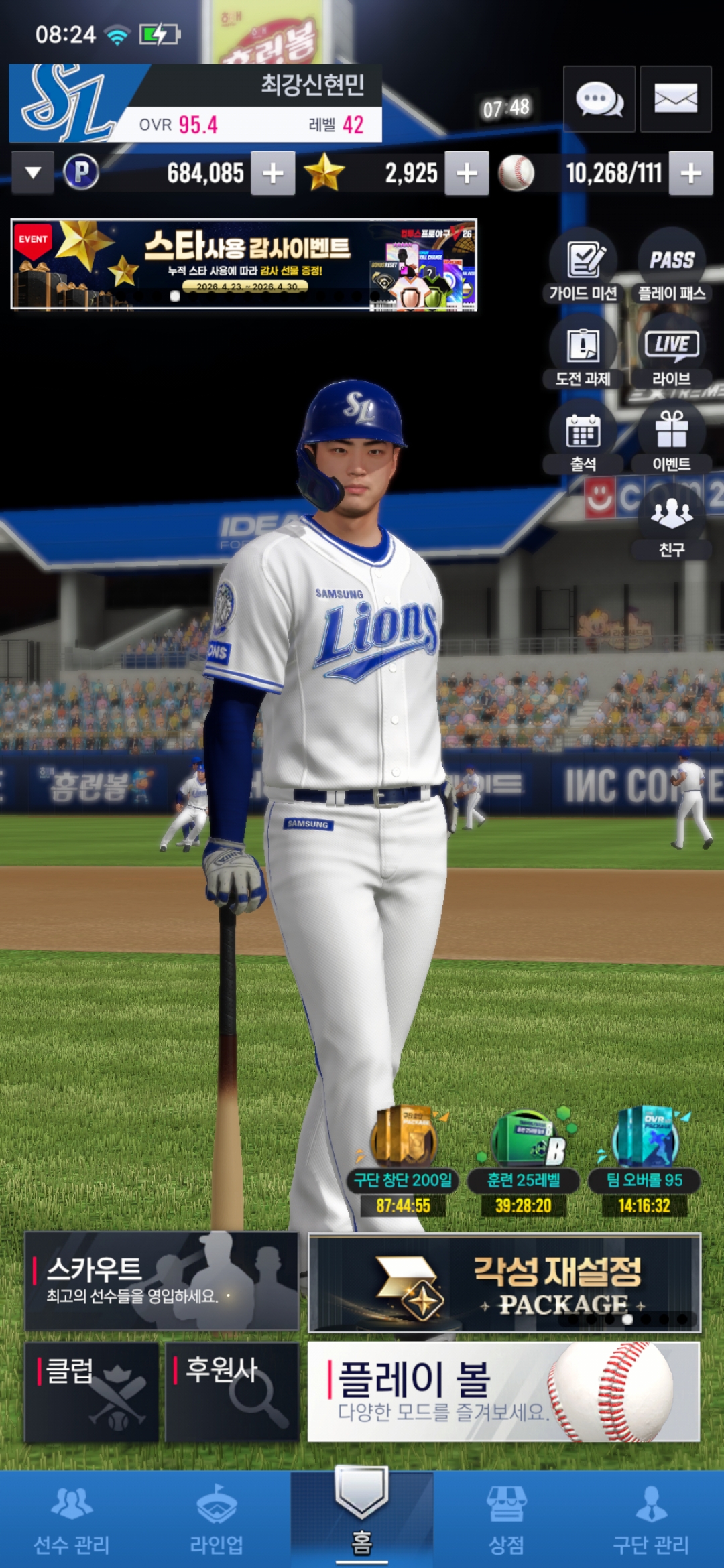
Task: Open the 친구 friends list
Action: (672, 524)
